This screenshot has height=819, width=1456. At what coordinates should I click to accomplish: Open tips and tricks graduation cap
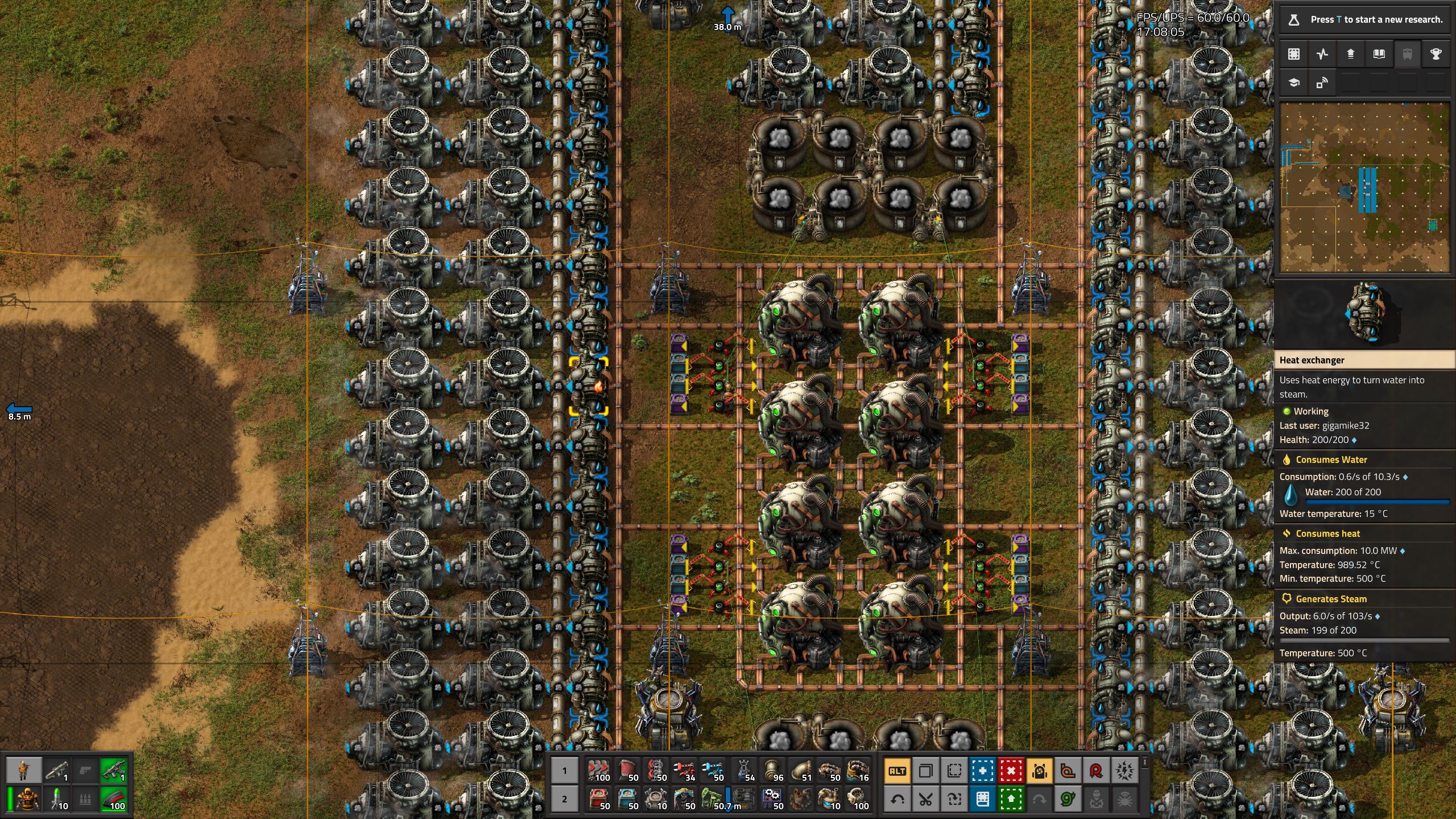coord(1293,83)
